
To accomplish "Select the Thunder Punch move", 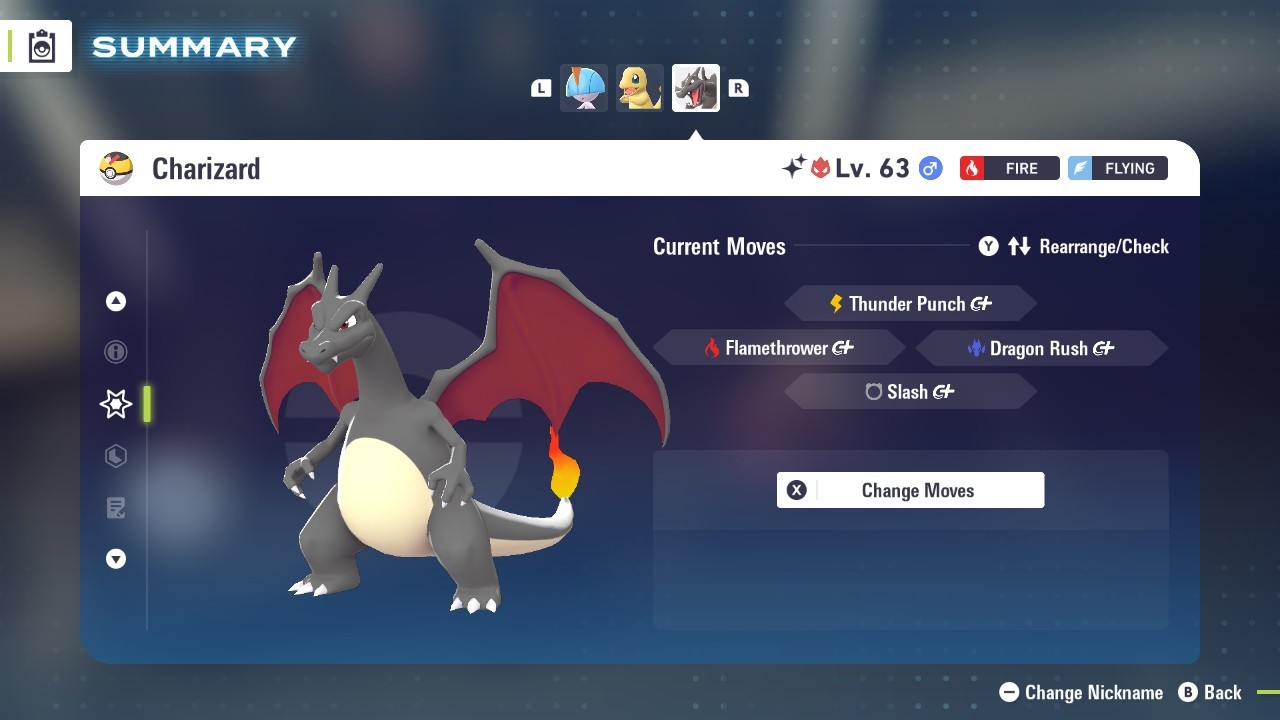I will pyautogui.click(x=909, y=304).
